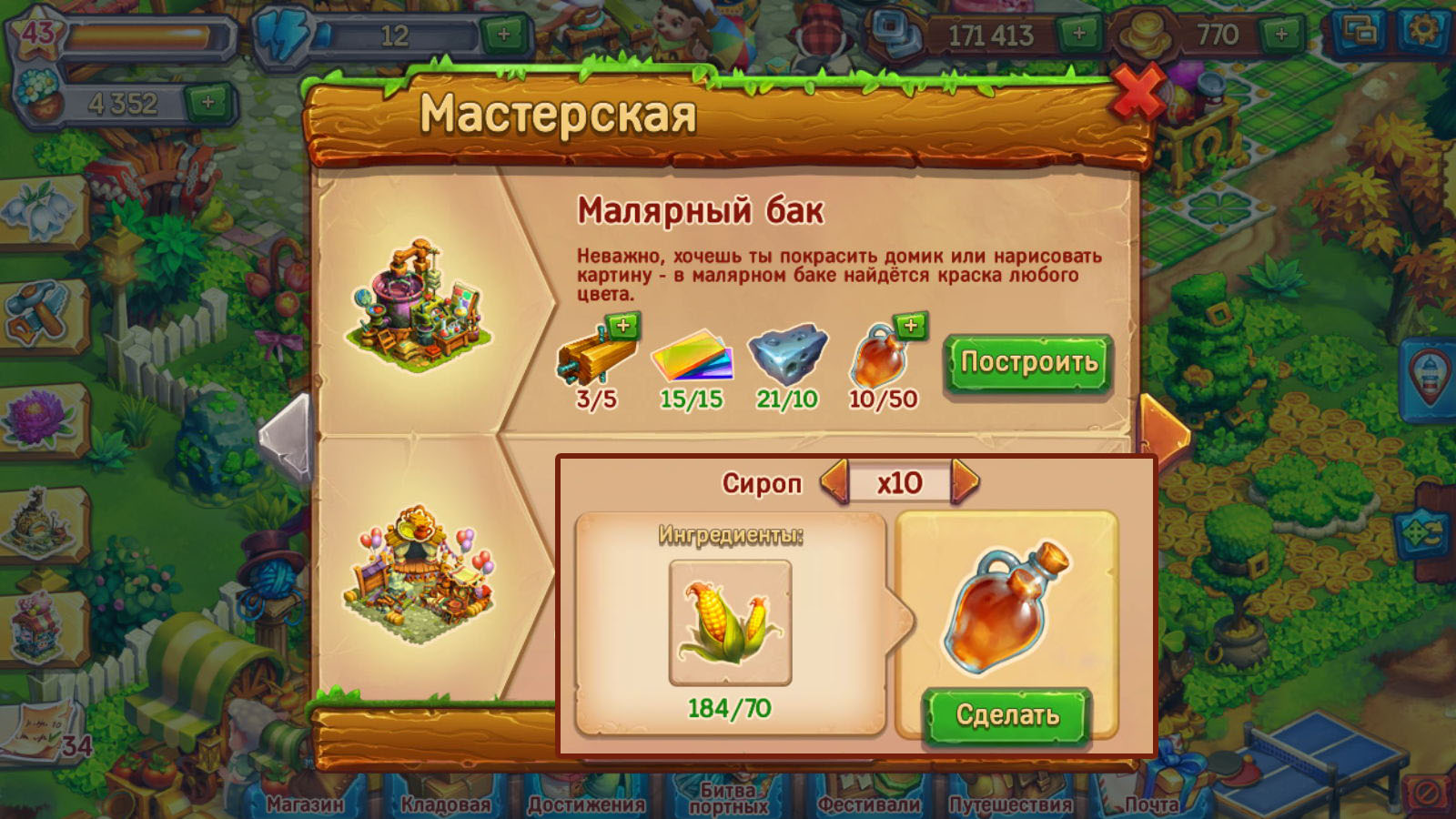Image resolution: width=1456 pixels, height=819 pixels.
Task: Open the Достижения achievements menu
Action: pyautogui.click(x=586, y=803)
